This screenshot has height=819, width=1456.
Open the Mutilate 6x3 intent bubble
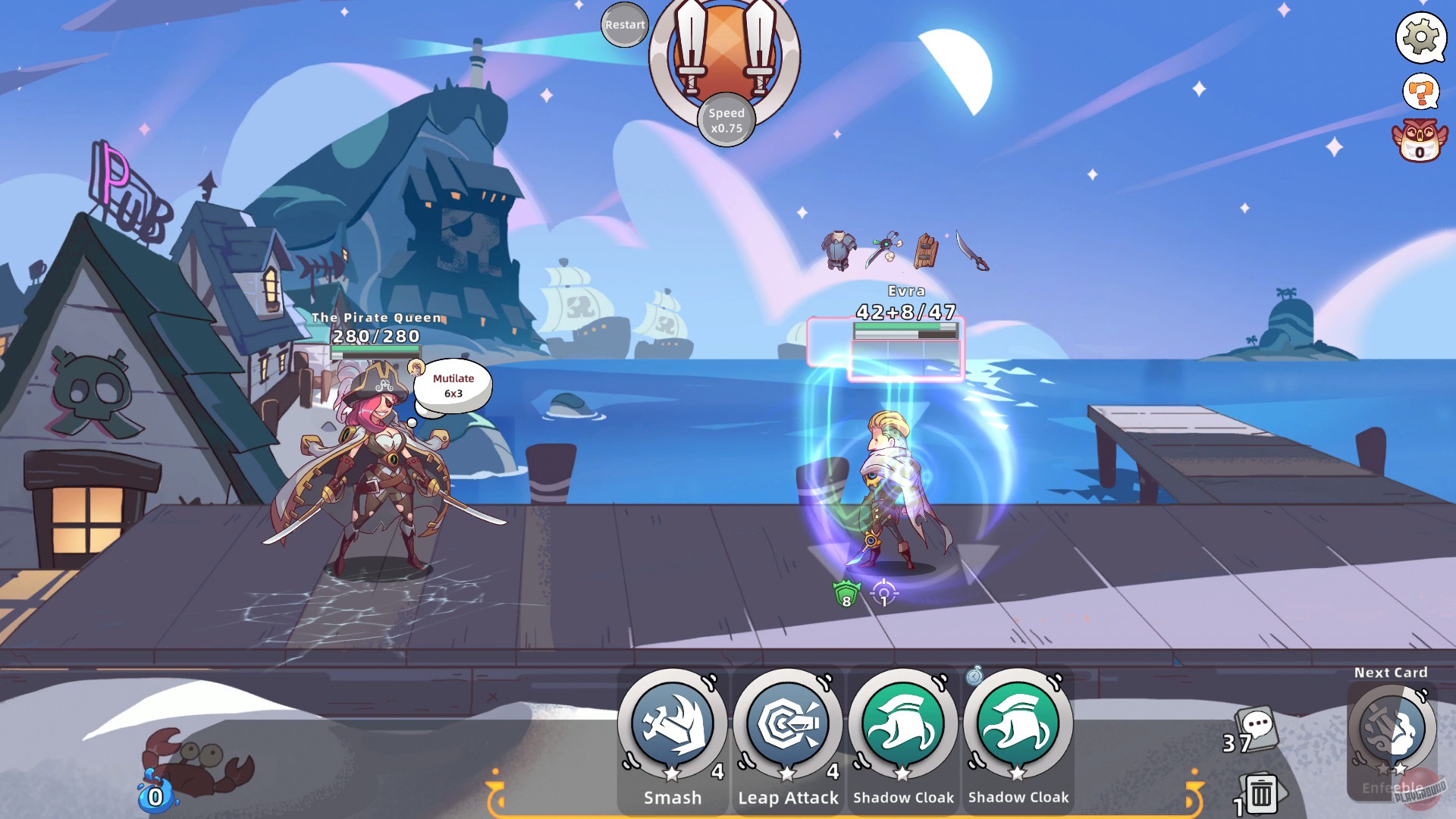(x=453, y=385)
